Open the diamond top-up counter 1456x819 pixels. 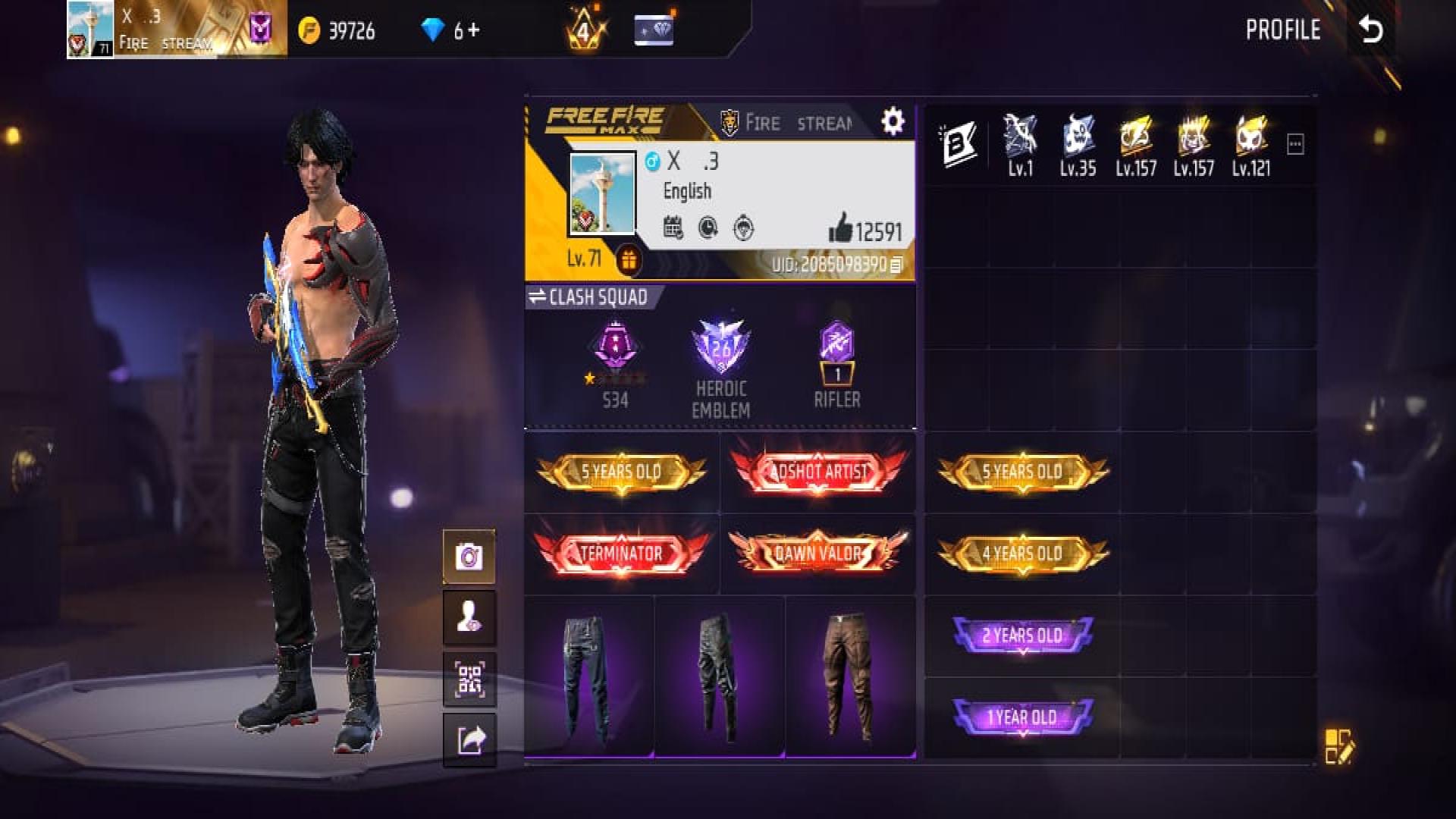(451, 30)
